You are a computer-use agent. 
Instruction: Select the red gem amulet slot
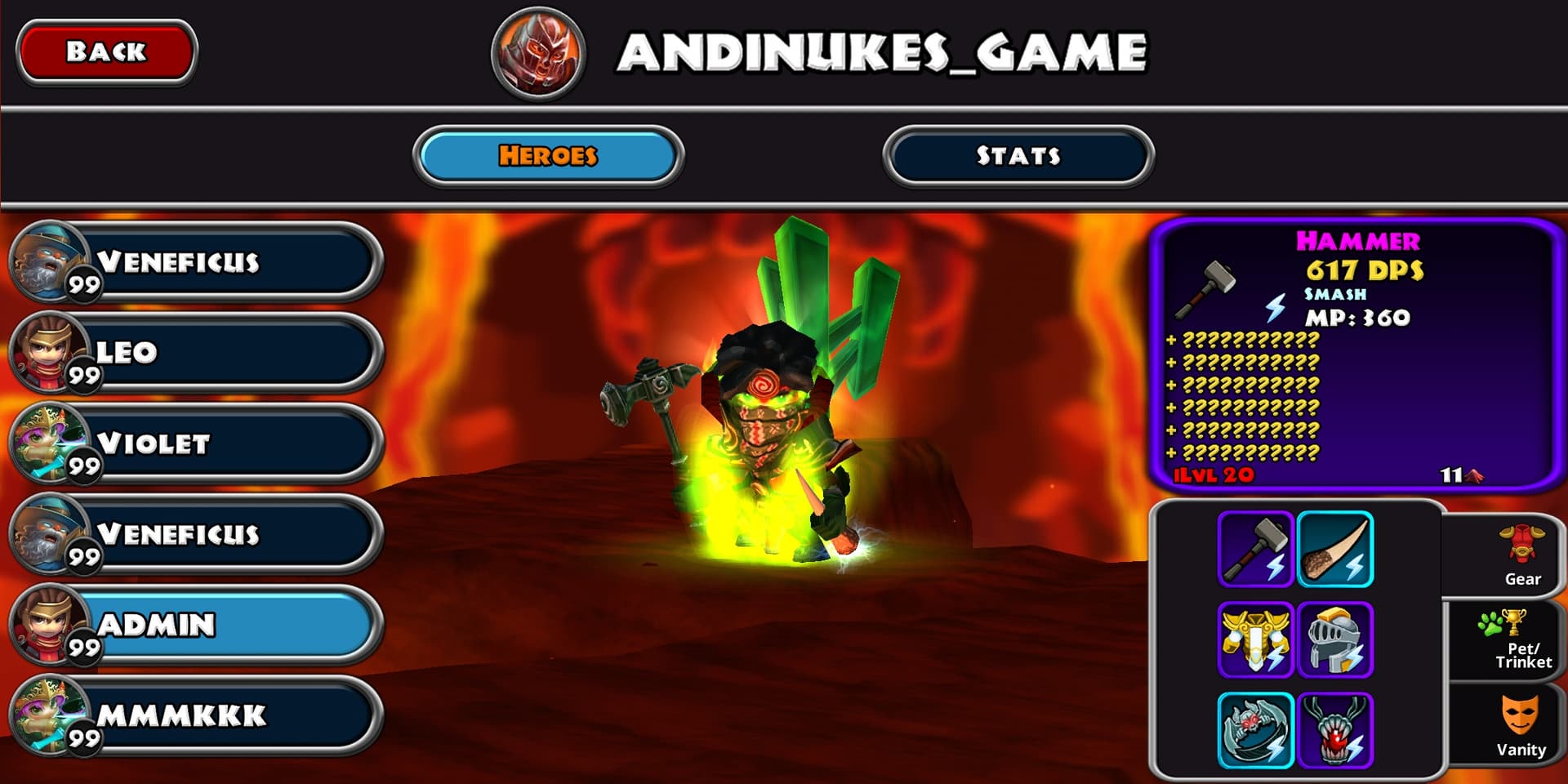1335,731
